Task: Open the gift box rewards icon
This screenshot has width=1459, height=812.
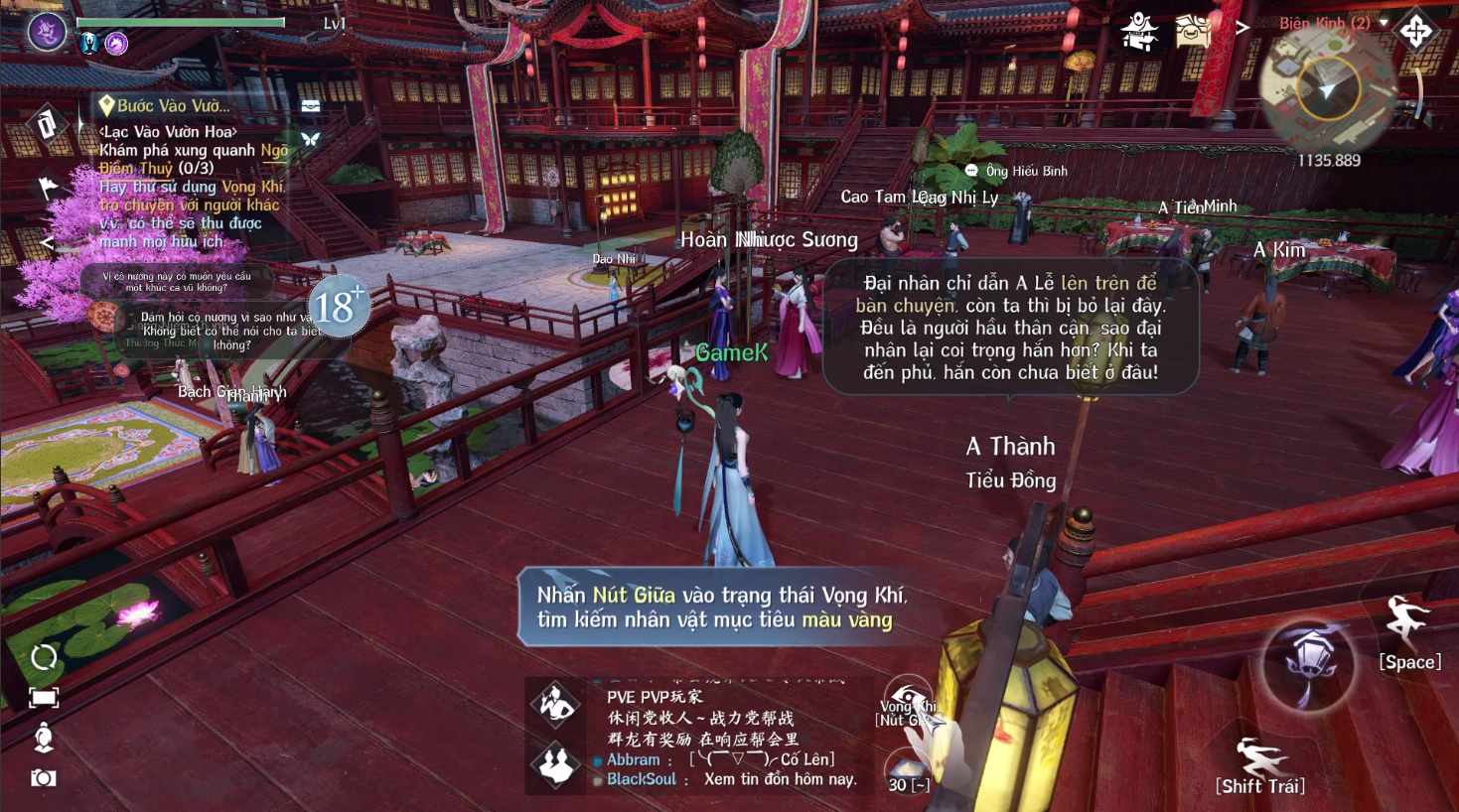Action: pos(1193,31)
